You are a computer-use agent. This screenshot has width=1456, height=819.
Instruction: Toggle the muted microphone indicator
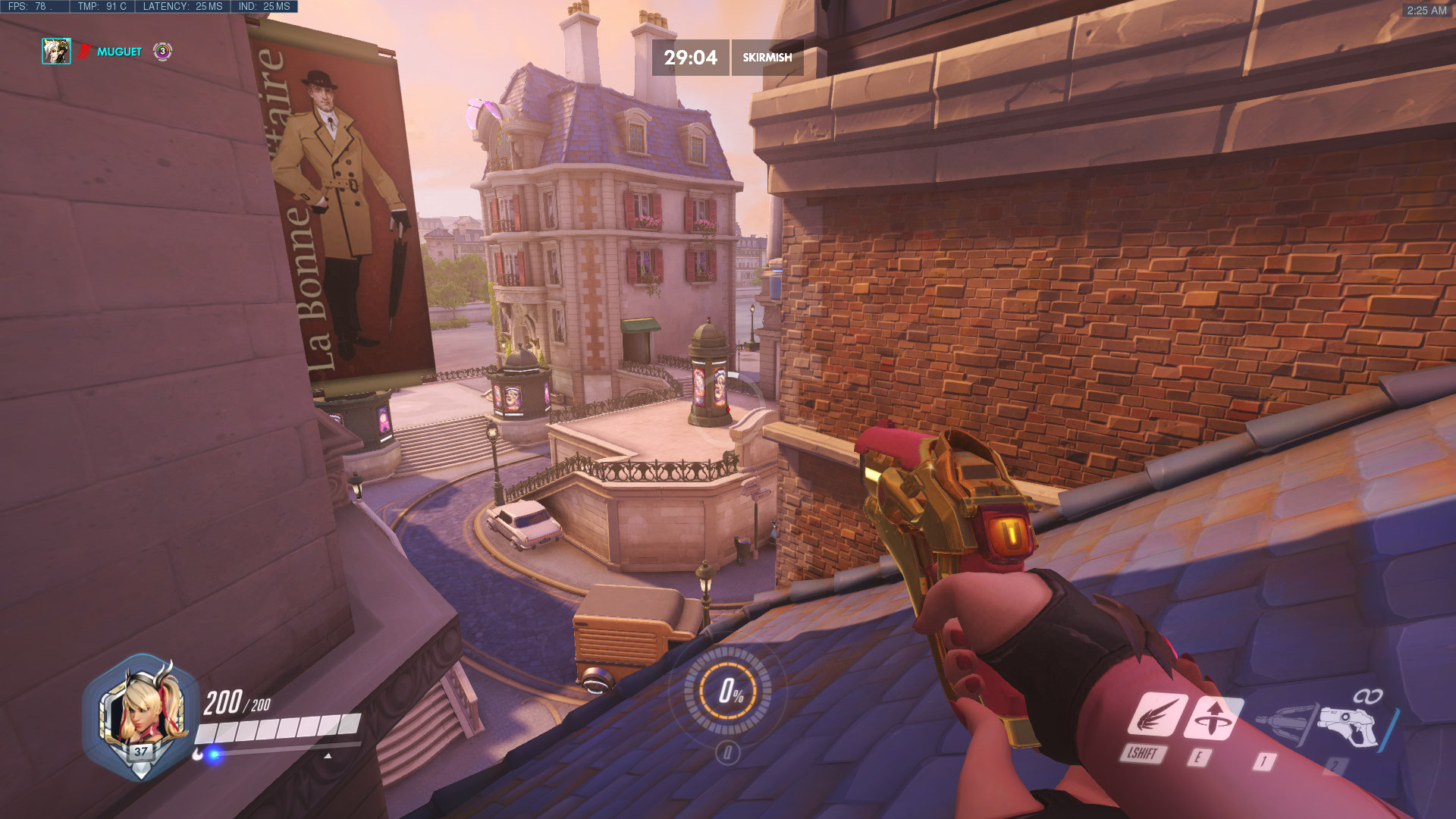(x=83, y=52)
